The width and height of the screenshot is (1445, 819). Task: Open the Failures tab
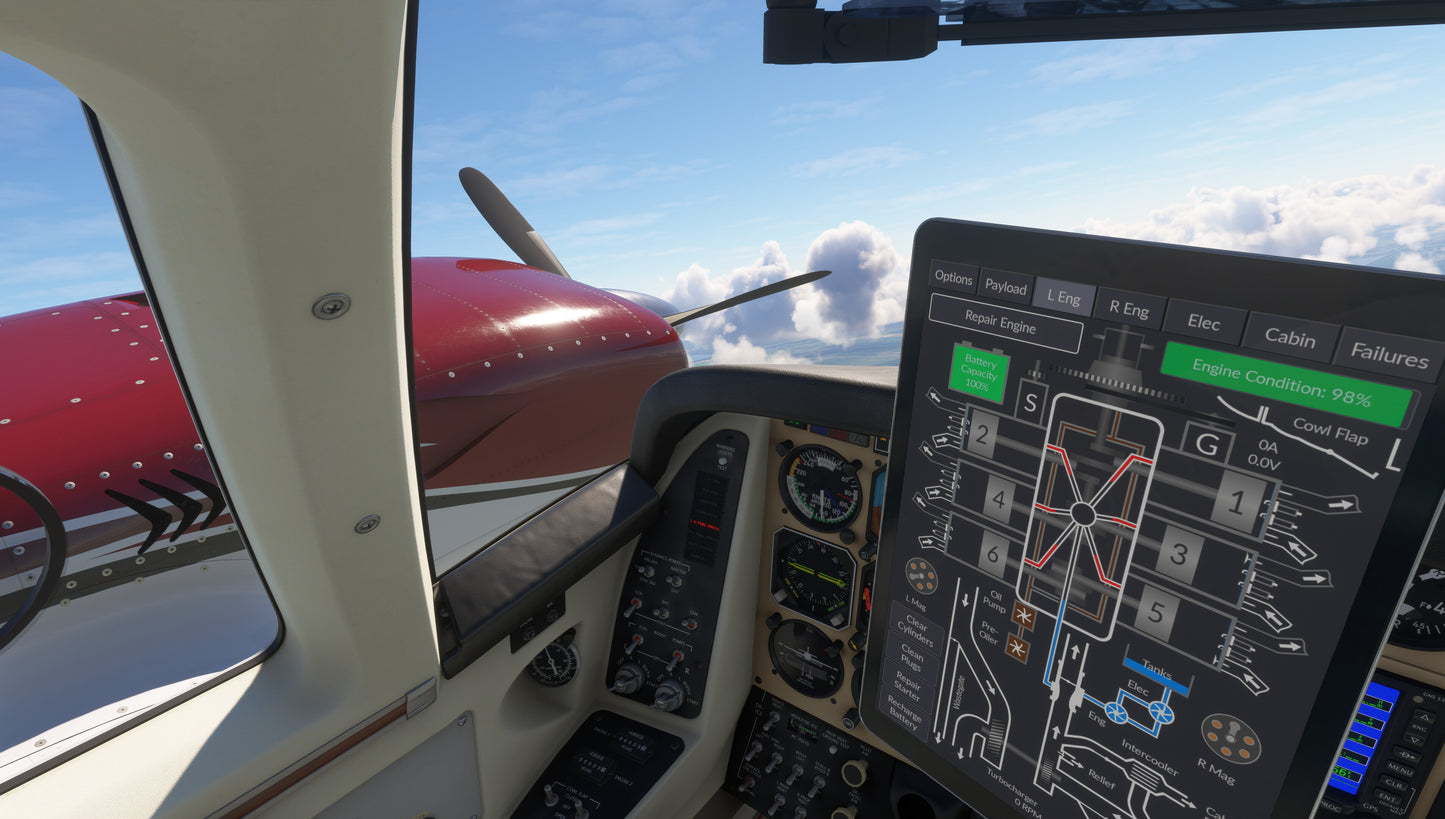(x=1389, y=353)
